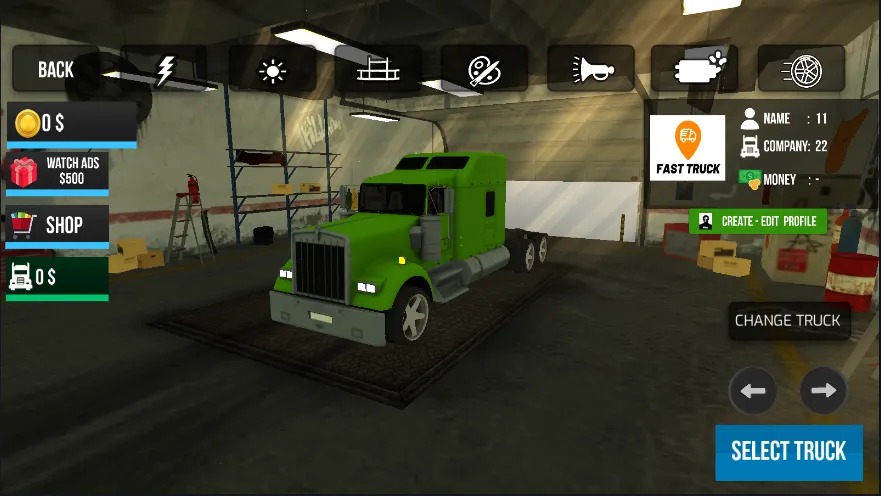Viewport: 881px width, 496px height.
Task: Choose the horn customization tab
Action: coord(590,69)
